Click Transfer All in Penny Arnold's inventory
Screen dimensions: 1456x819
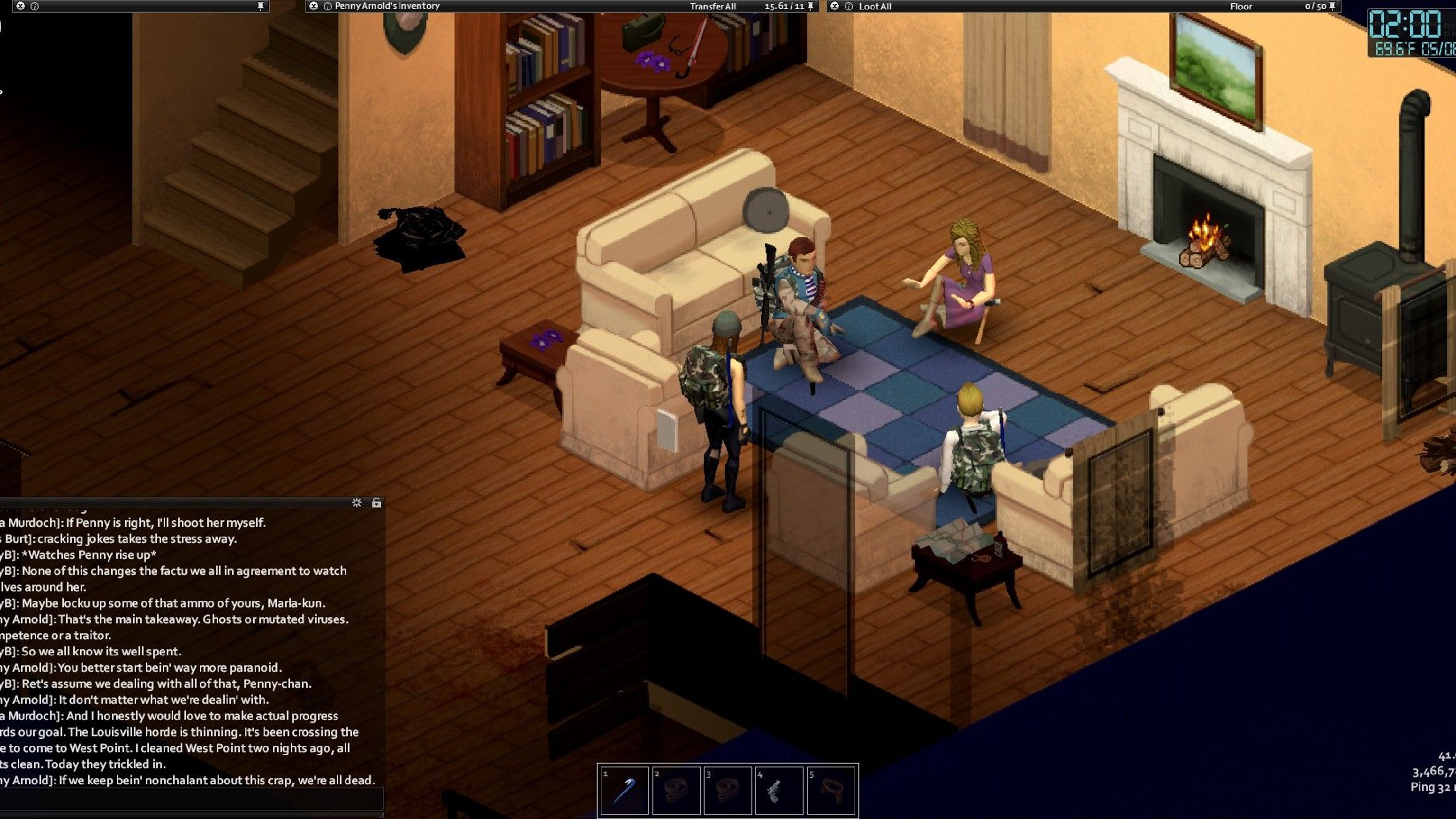[x=712, y=6]
